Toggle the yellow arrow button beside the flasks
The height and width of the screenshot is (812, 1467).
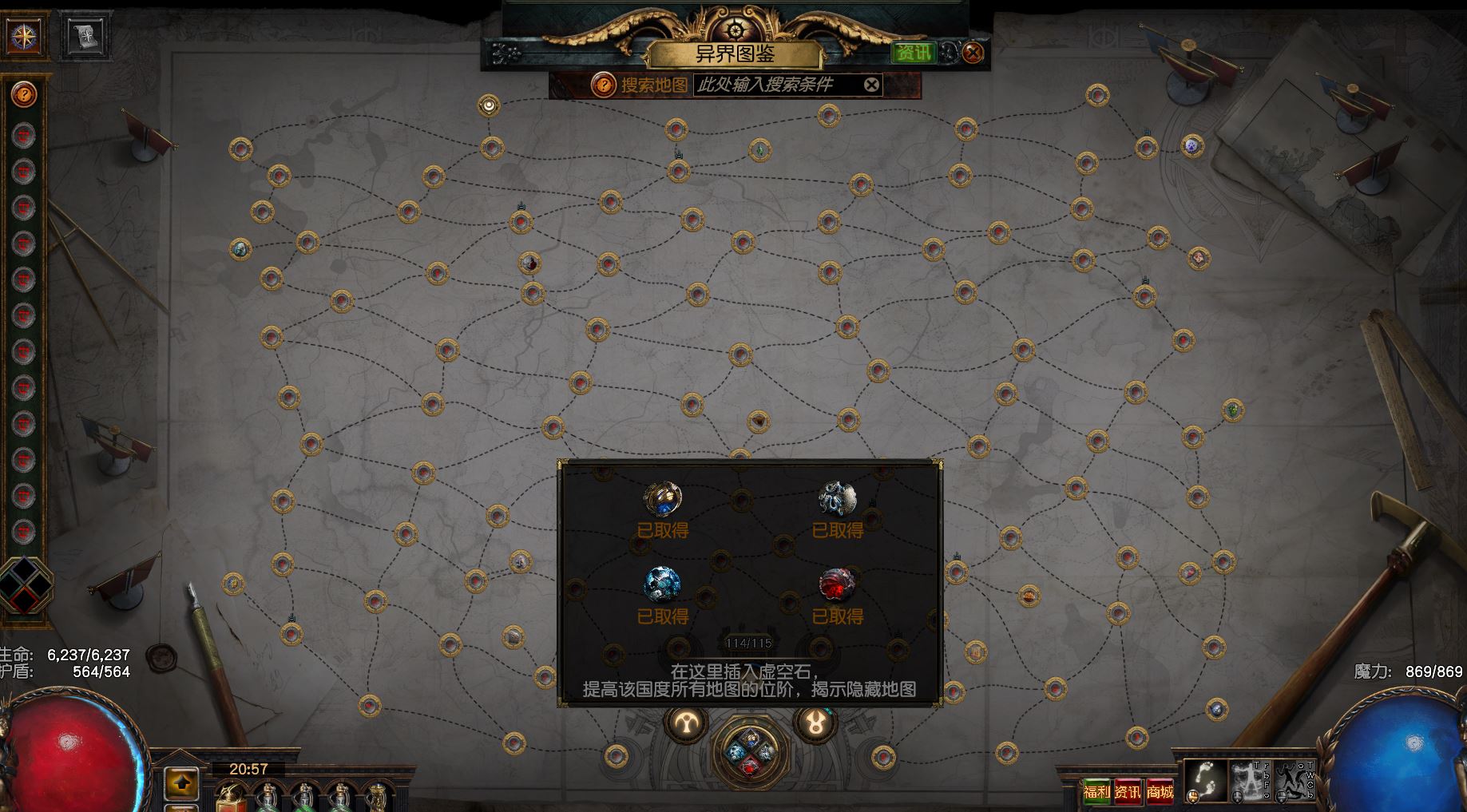click(x=182, y=783)
